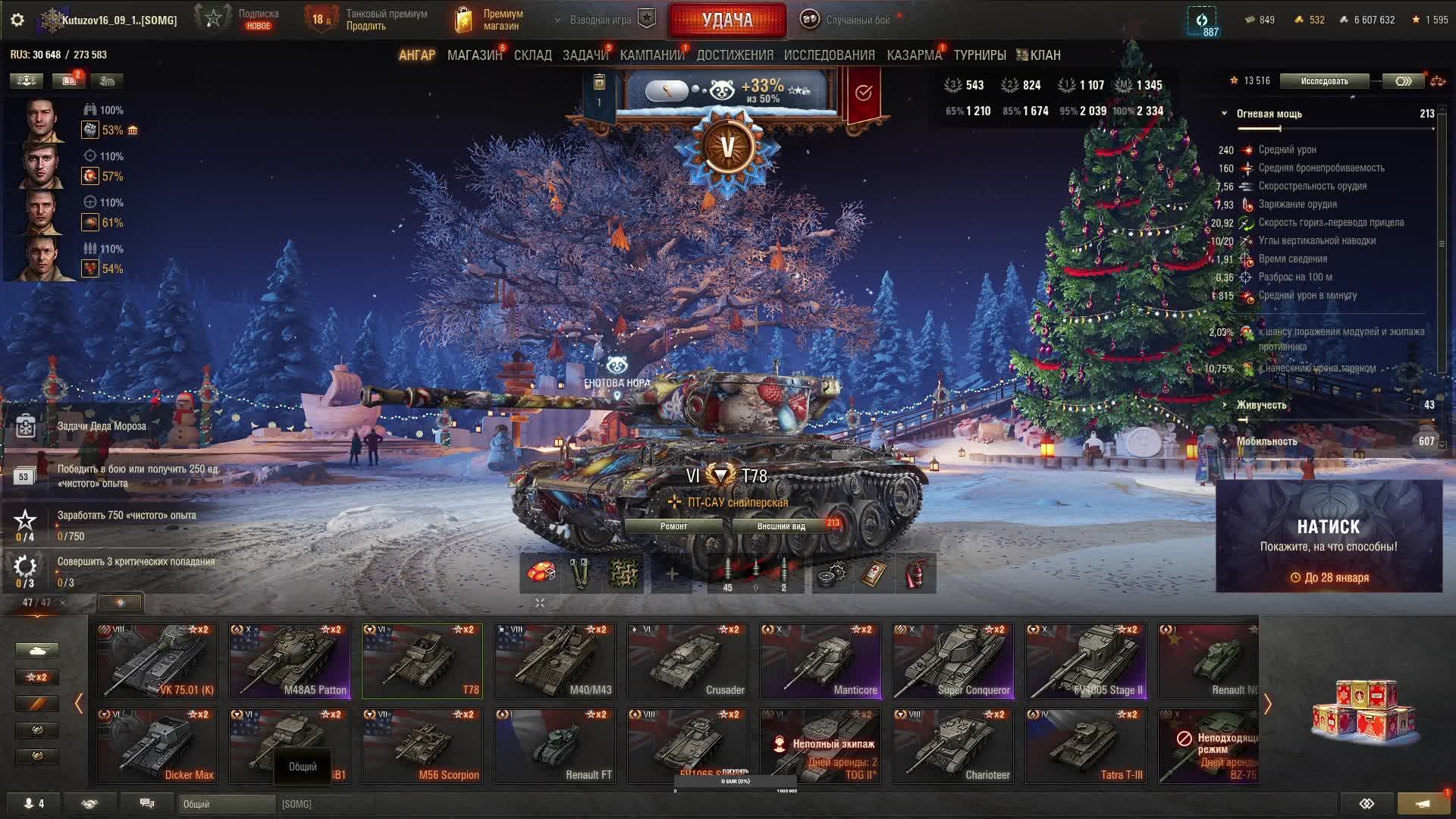Open the Премиум магазин
This screenshot has width=1456, height=819.
pyautogui.click(x=489, y=20)
